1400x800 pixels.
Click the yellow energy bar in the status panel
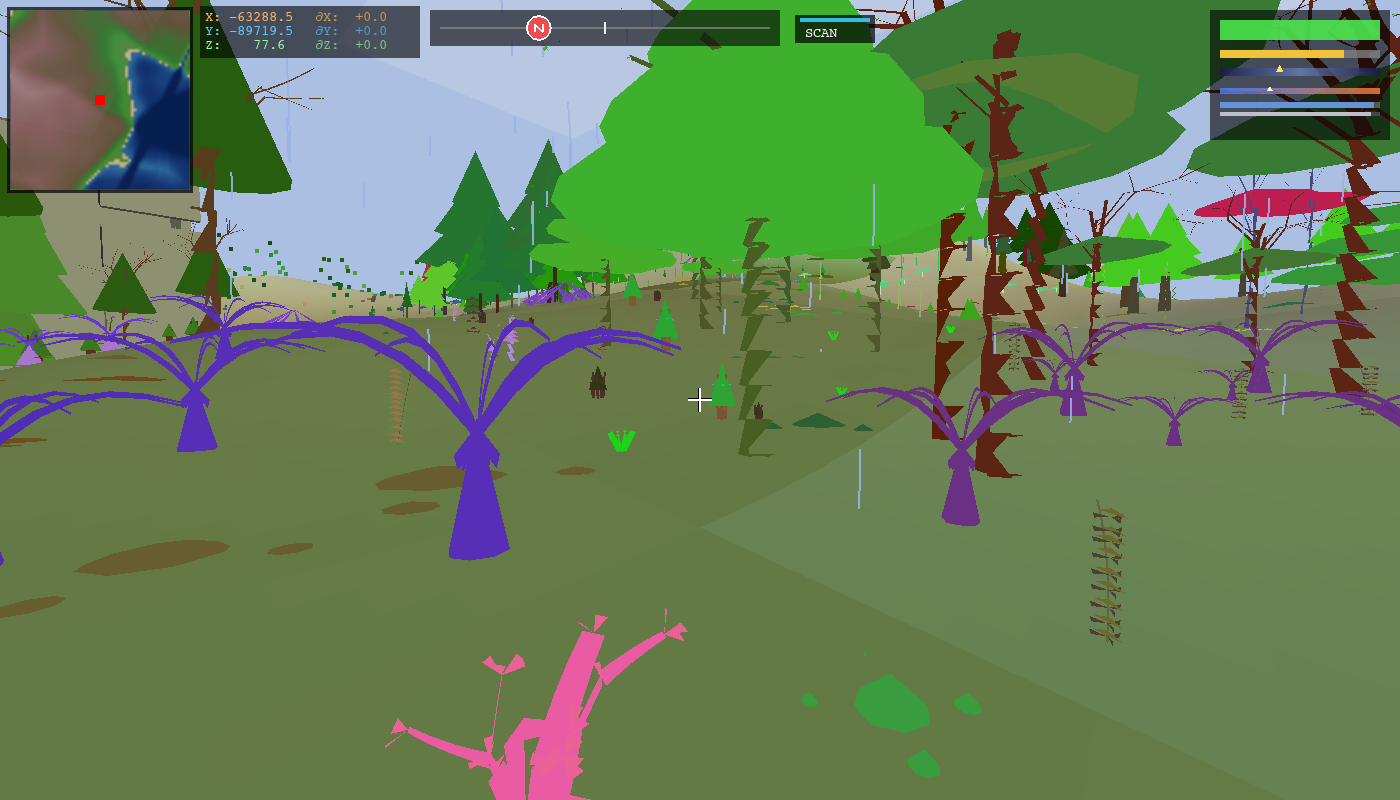(1282, 53)
